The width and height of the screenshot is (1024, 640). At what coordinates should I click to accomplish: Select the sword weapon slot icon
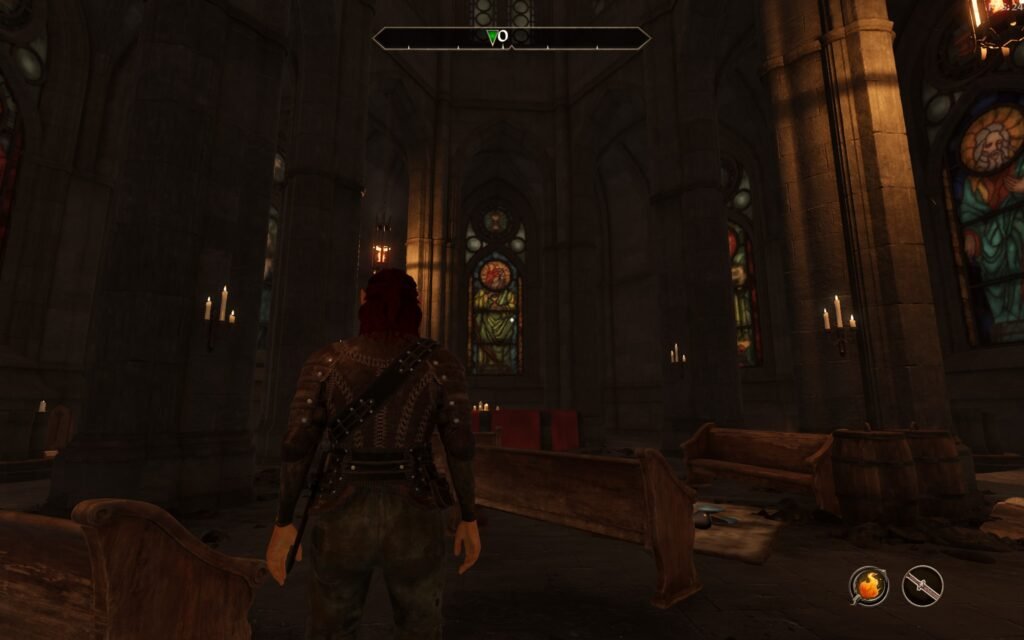pyautogui.click(x=922, y=586)
